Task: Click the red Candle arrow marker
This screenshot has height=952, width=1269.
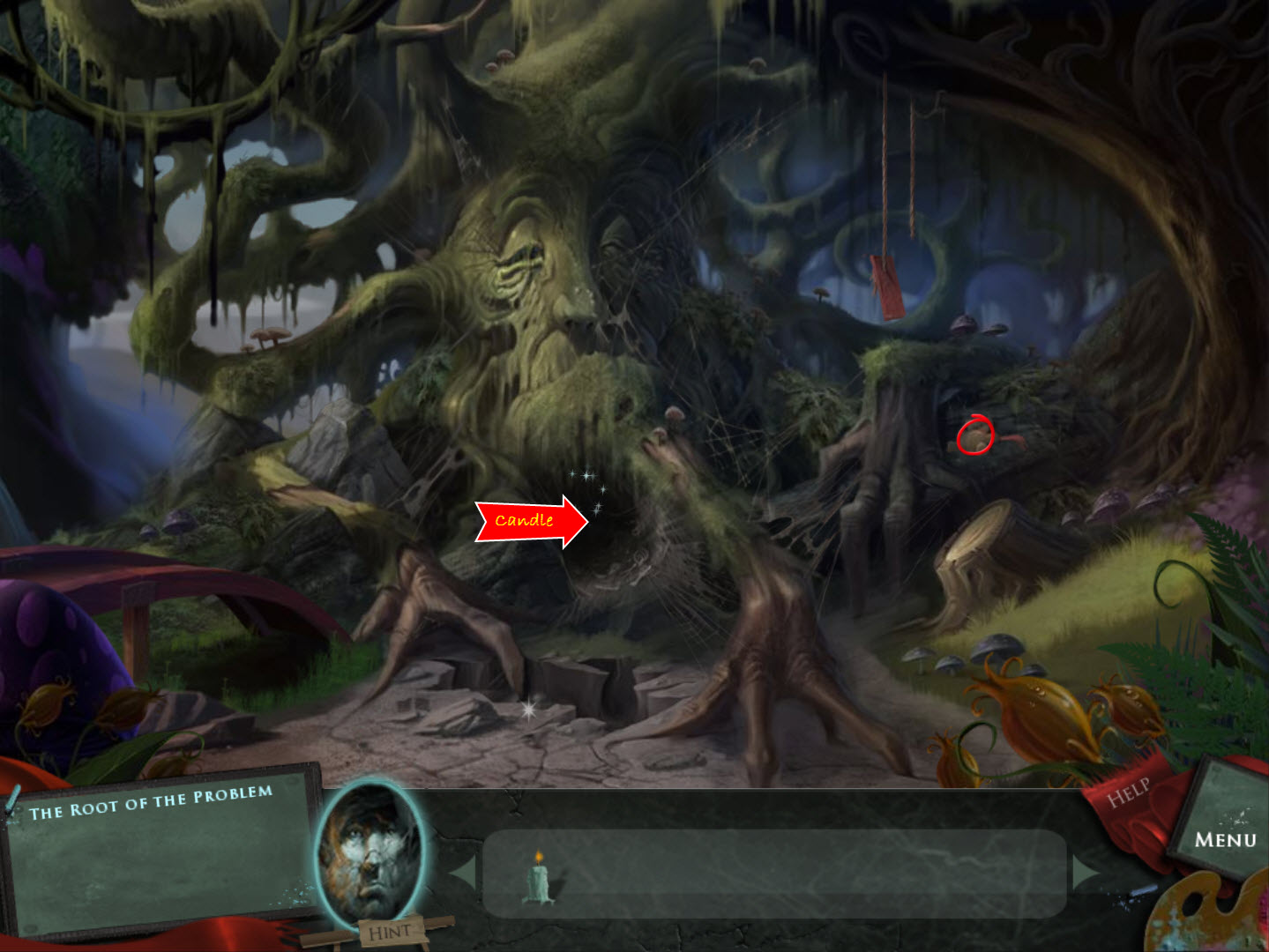Action: coord(528,520)
